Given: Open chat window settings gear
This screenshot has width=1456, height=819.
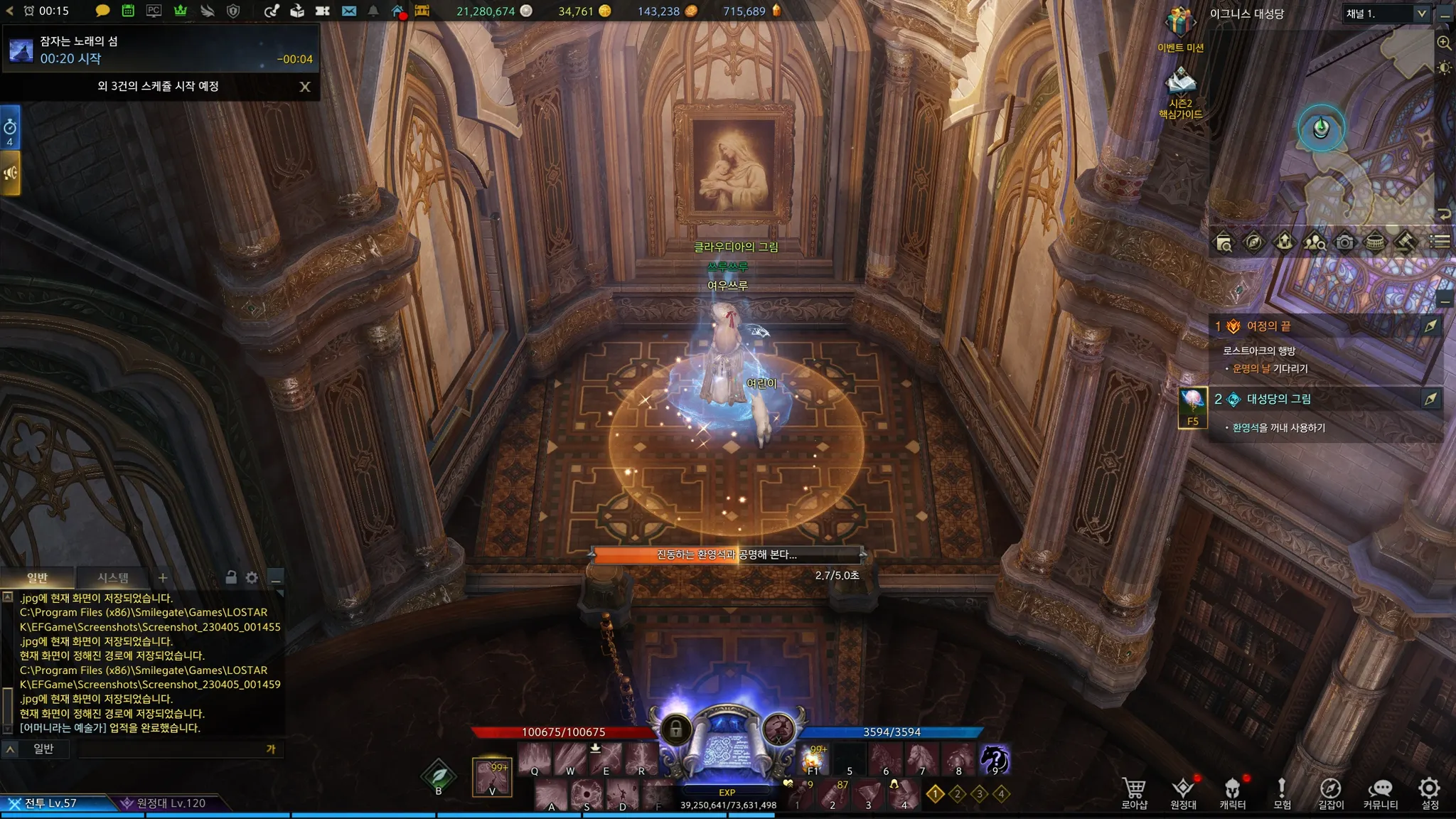Looking at the screenshot, I should (x=252, y=578).
